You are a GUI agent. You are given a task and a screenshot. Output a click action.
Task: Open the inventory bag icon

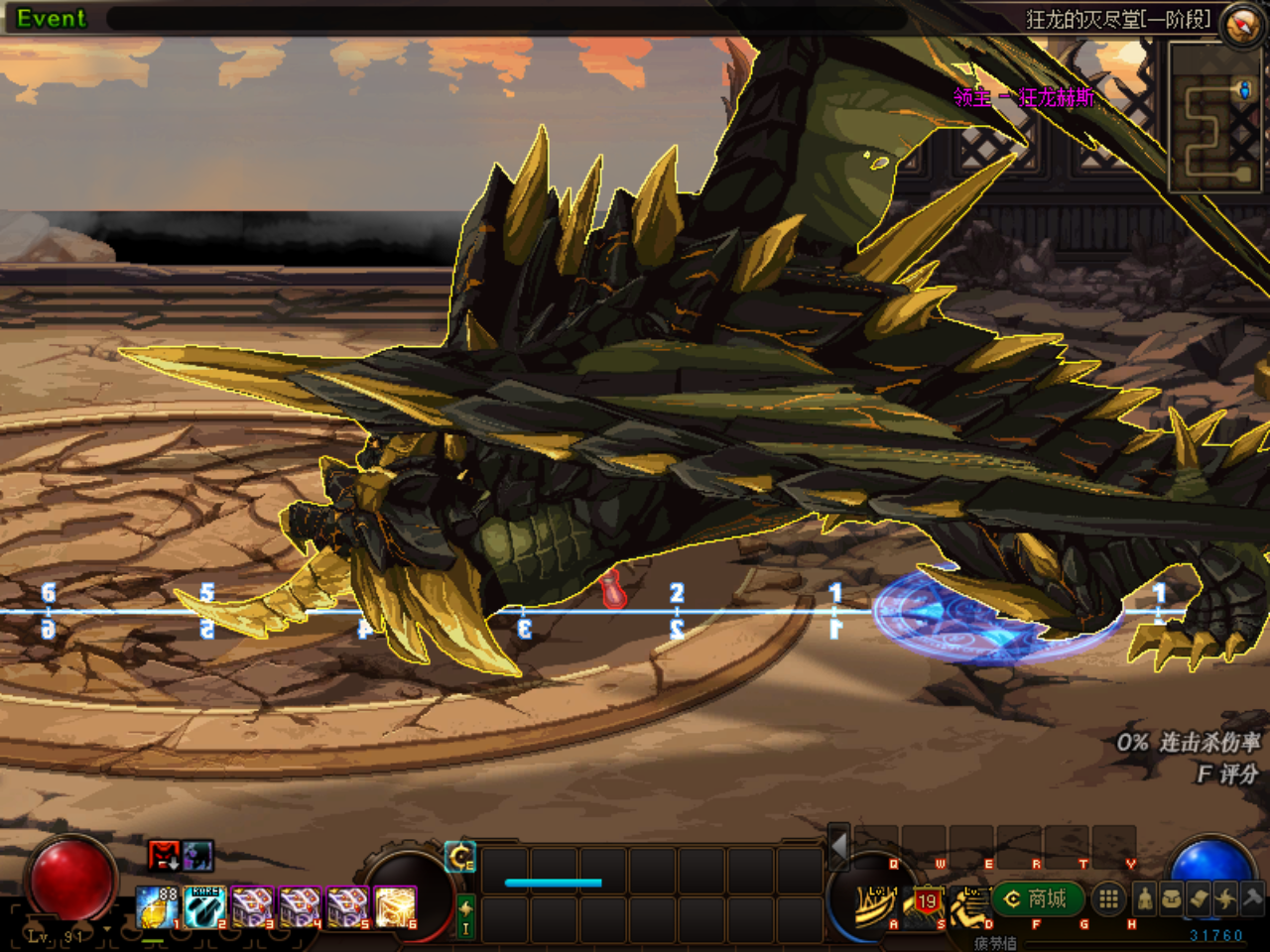pos(1171,898)
